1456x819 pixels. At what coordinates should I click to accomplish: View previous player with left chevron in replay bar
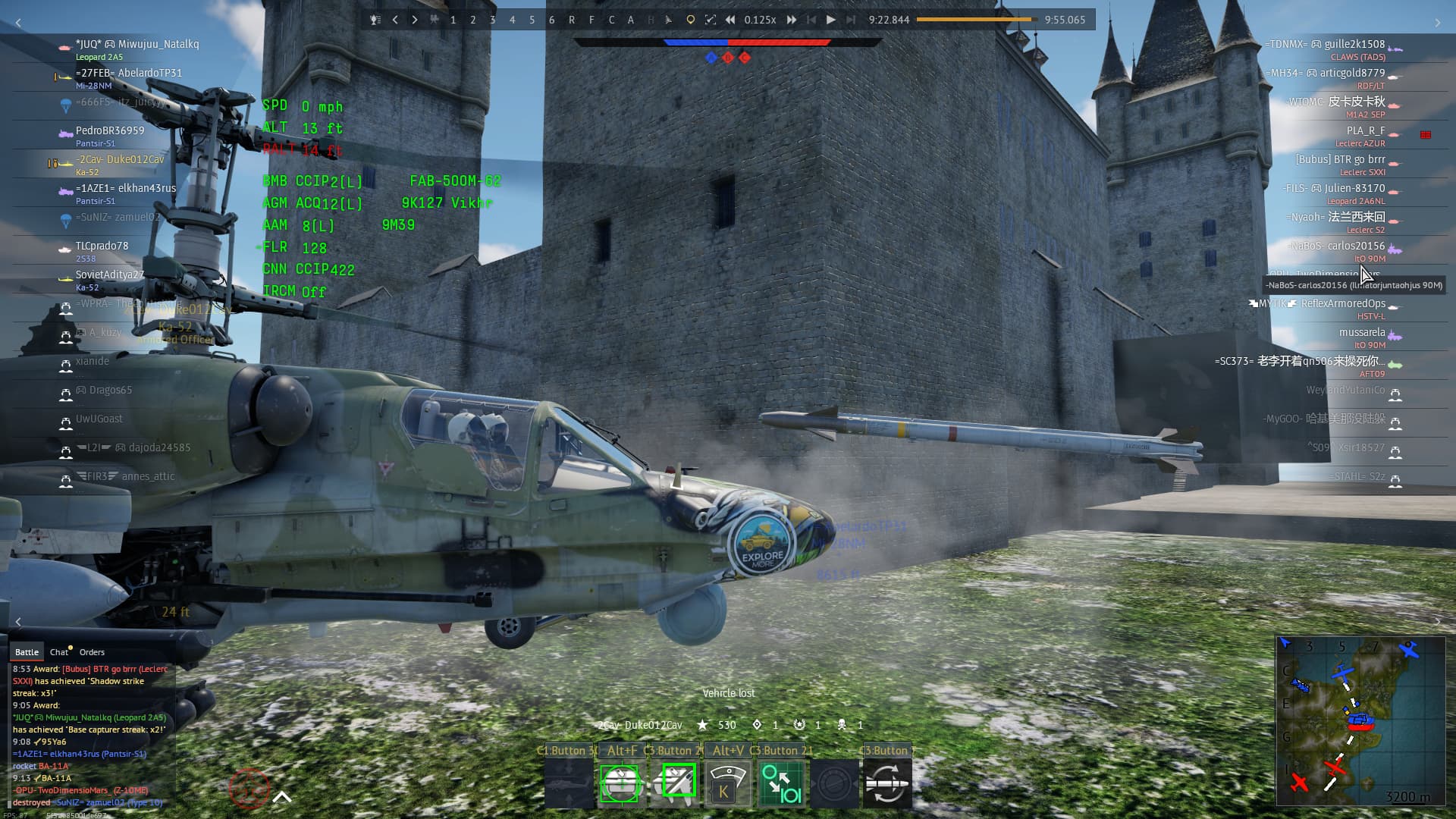click(395, 20)
